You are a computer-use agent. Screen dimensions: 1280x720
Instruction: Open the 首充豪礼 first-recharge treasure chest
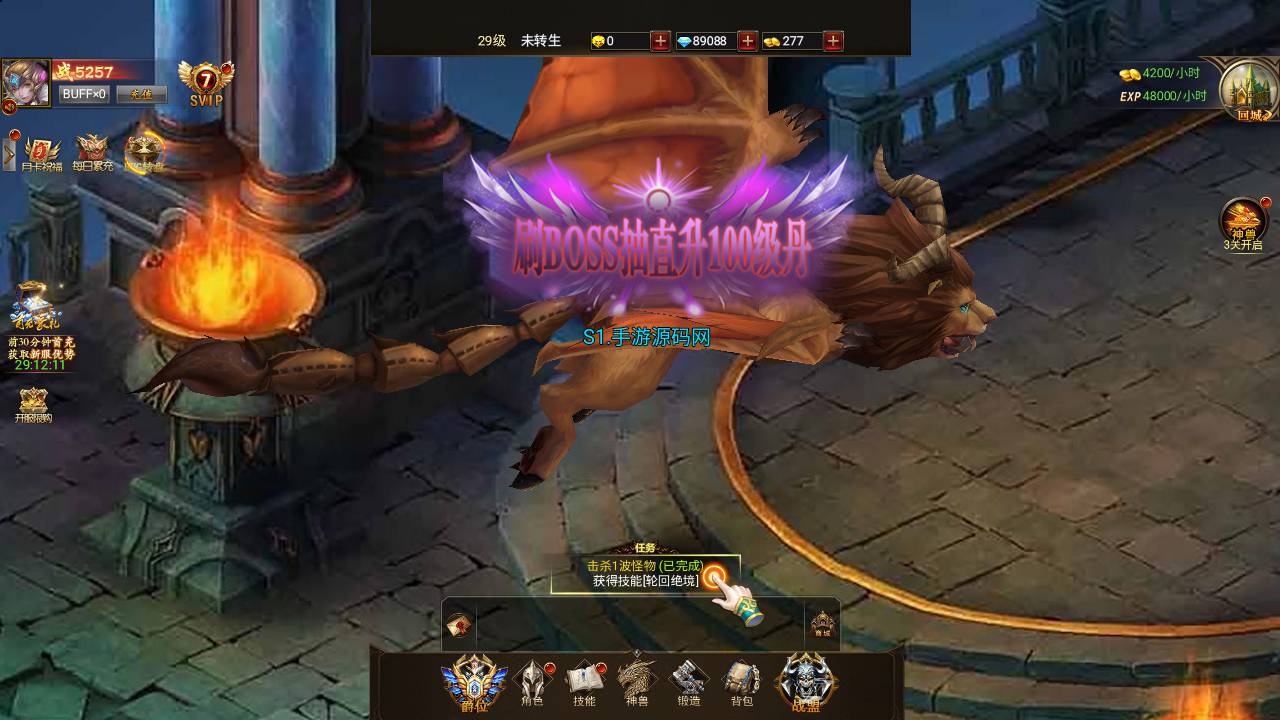coord(36,305)
